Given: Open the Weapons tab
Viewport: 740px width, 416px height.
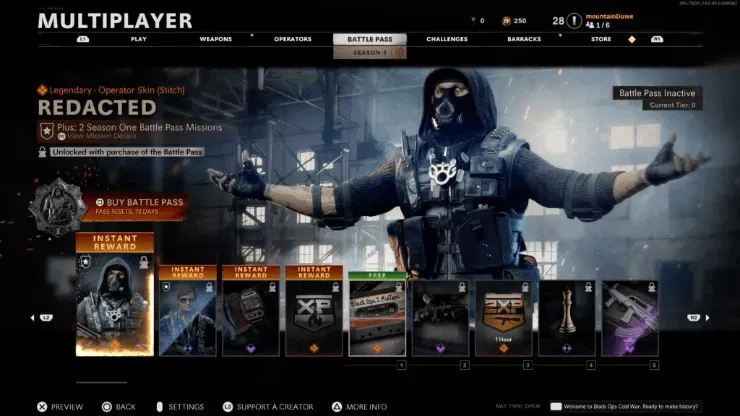Looking at the screenshot, I should pyautogui.click(x=215, y=39).
